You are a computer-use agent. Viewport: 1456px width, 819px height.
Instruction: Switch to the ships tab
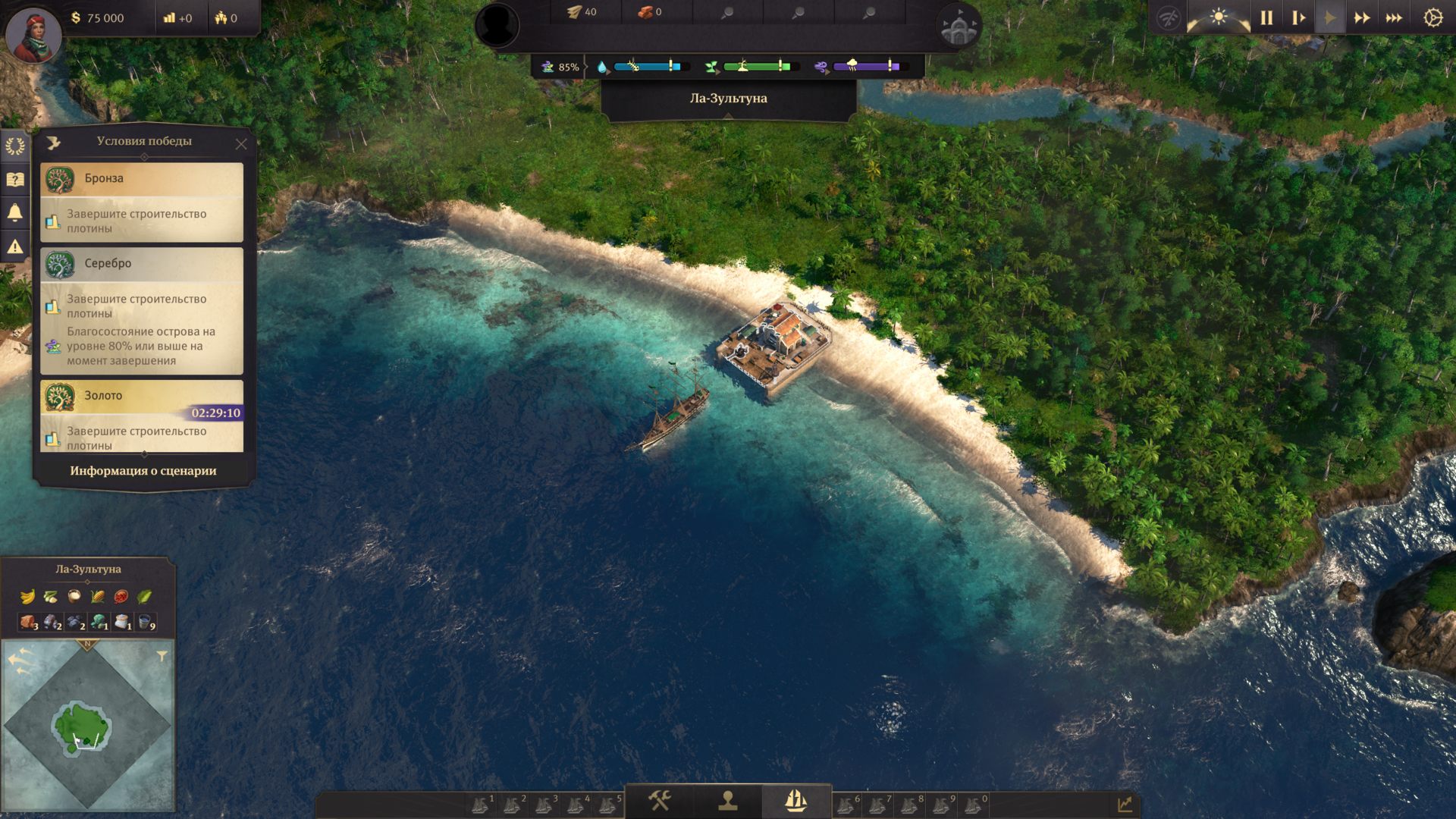pyautogui.click(x=795, y=800)
